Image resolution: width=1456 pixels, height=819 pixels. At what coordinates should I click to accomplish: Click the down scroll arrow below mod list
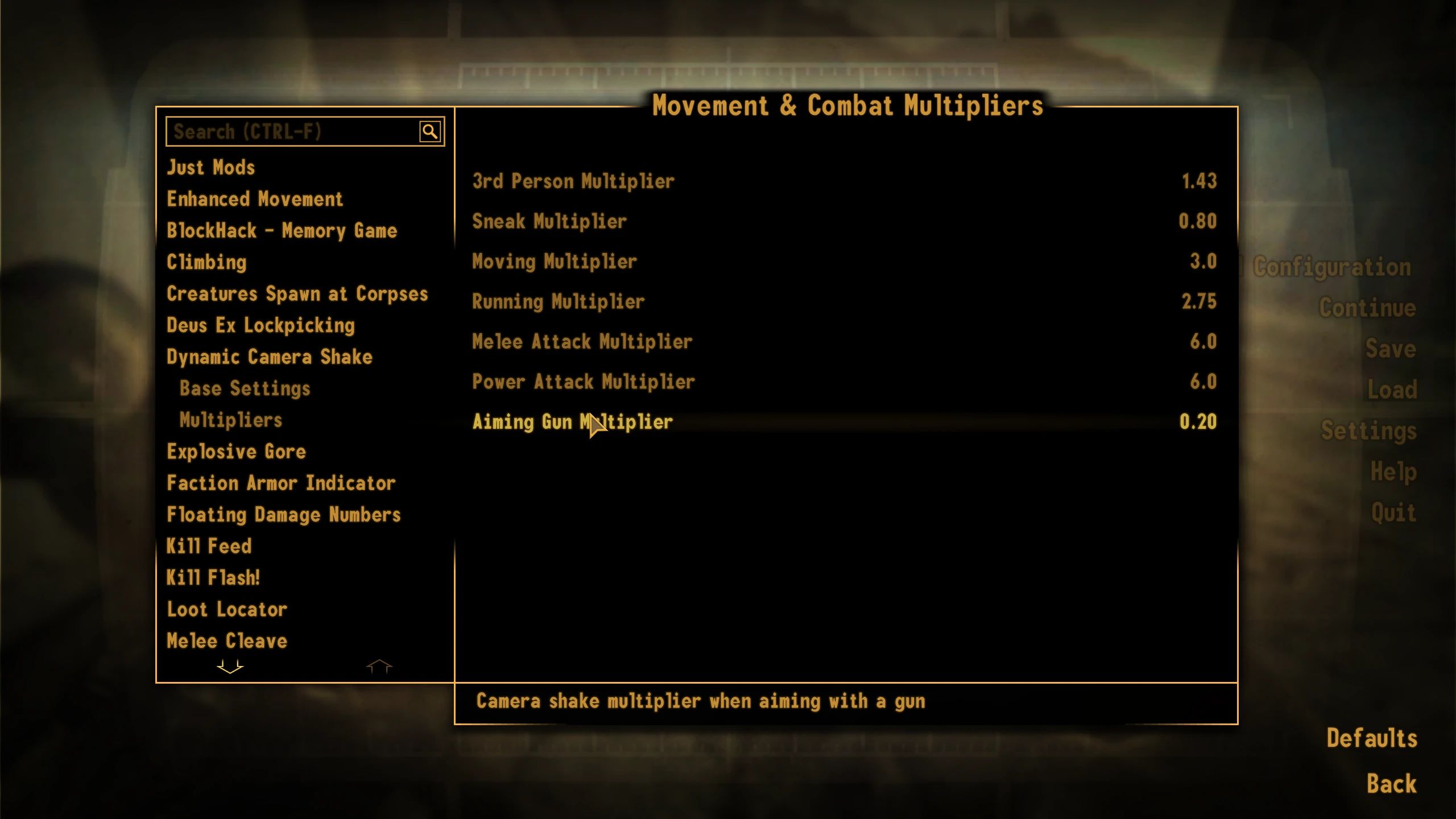[230, 666]
